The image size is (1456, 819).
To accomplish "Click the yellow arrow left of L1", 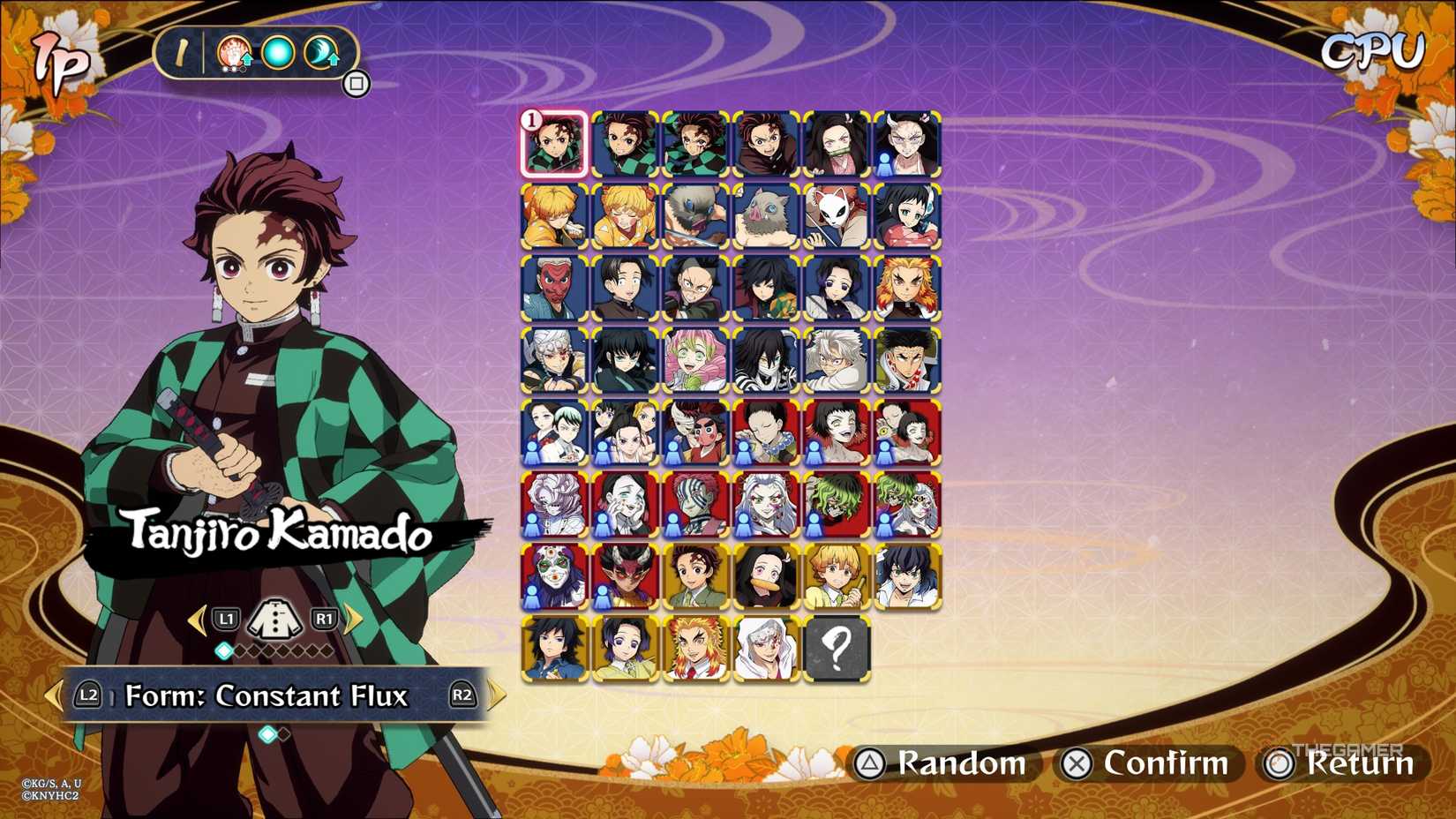I will tap(196, 620).
